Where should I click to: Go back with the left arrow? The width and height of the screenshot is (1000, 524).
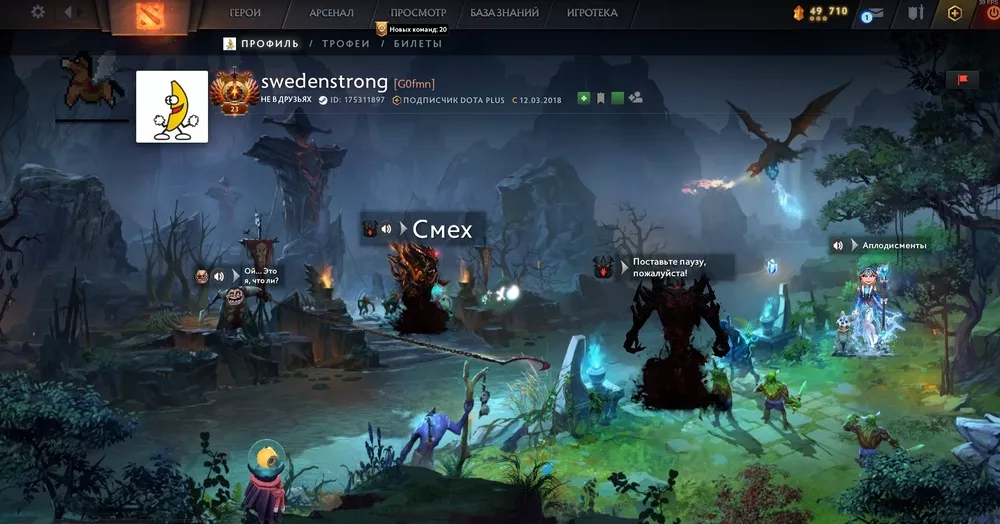(69, 13)
